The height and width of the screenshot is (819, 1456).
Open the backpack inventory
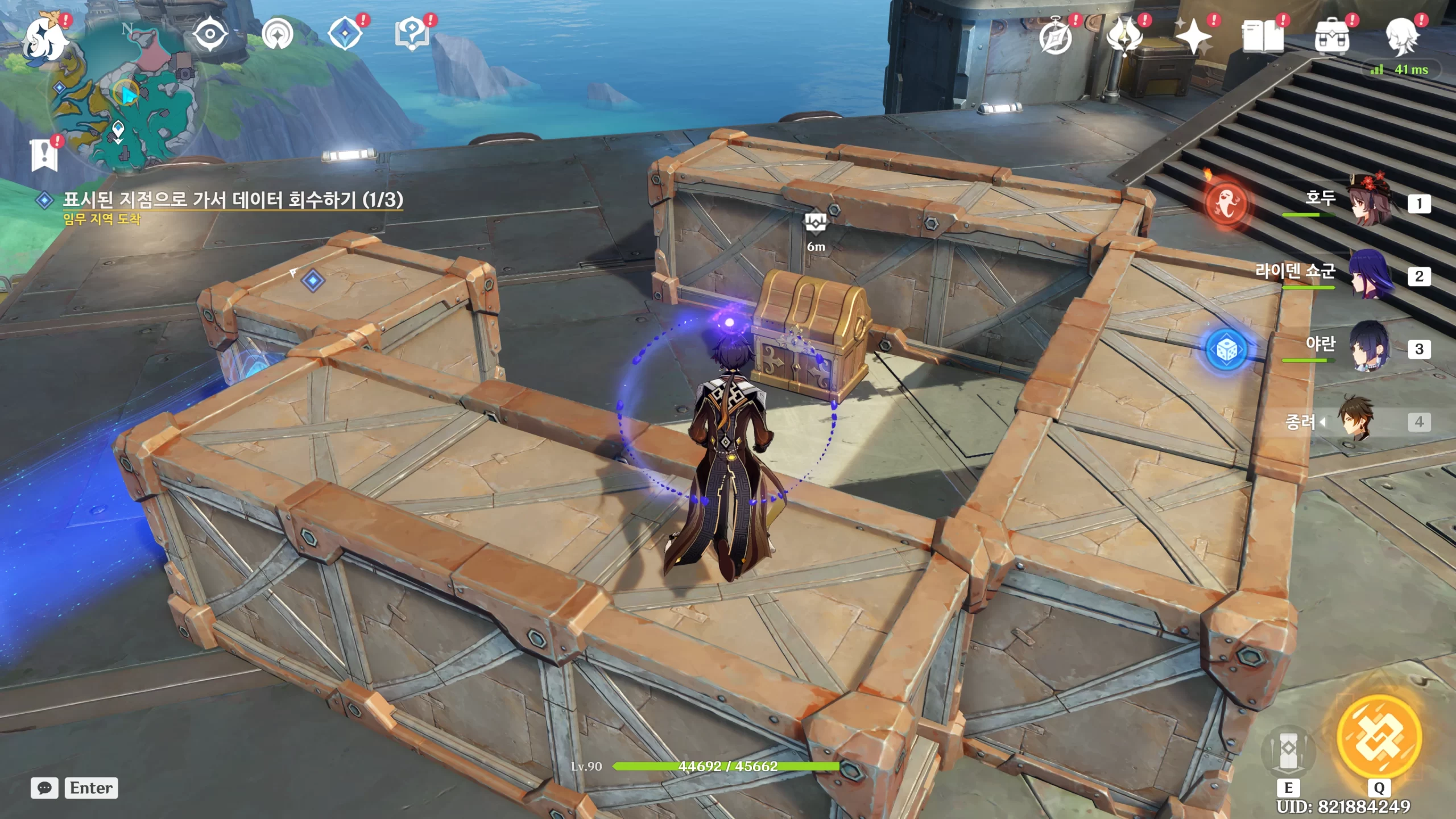pos(1331,36)
